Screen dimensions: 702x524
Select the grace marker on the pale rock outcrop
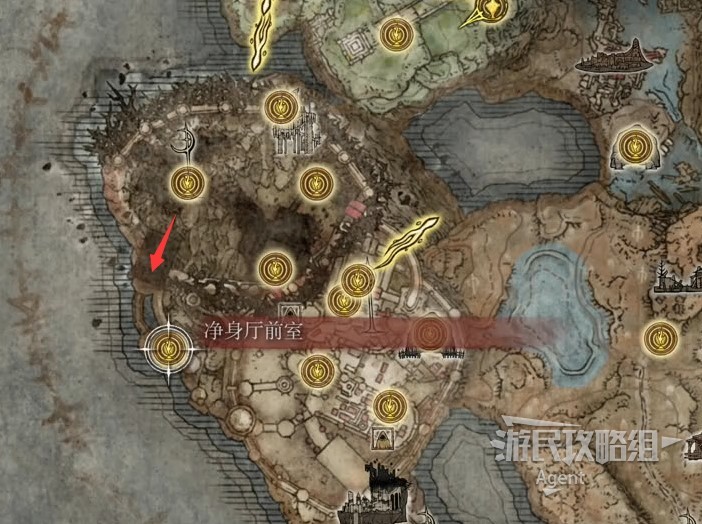pos(632,148)
